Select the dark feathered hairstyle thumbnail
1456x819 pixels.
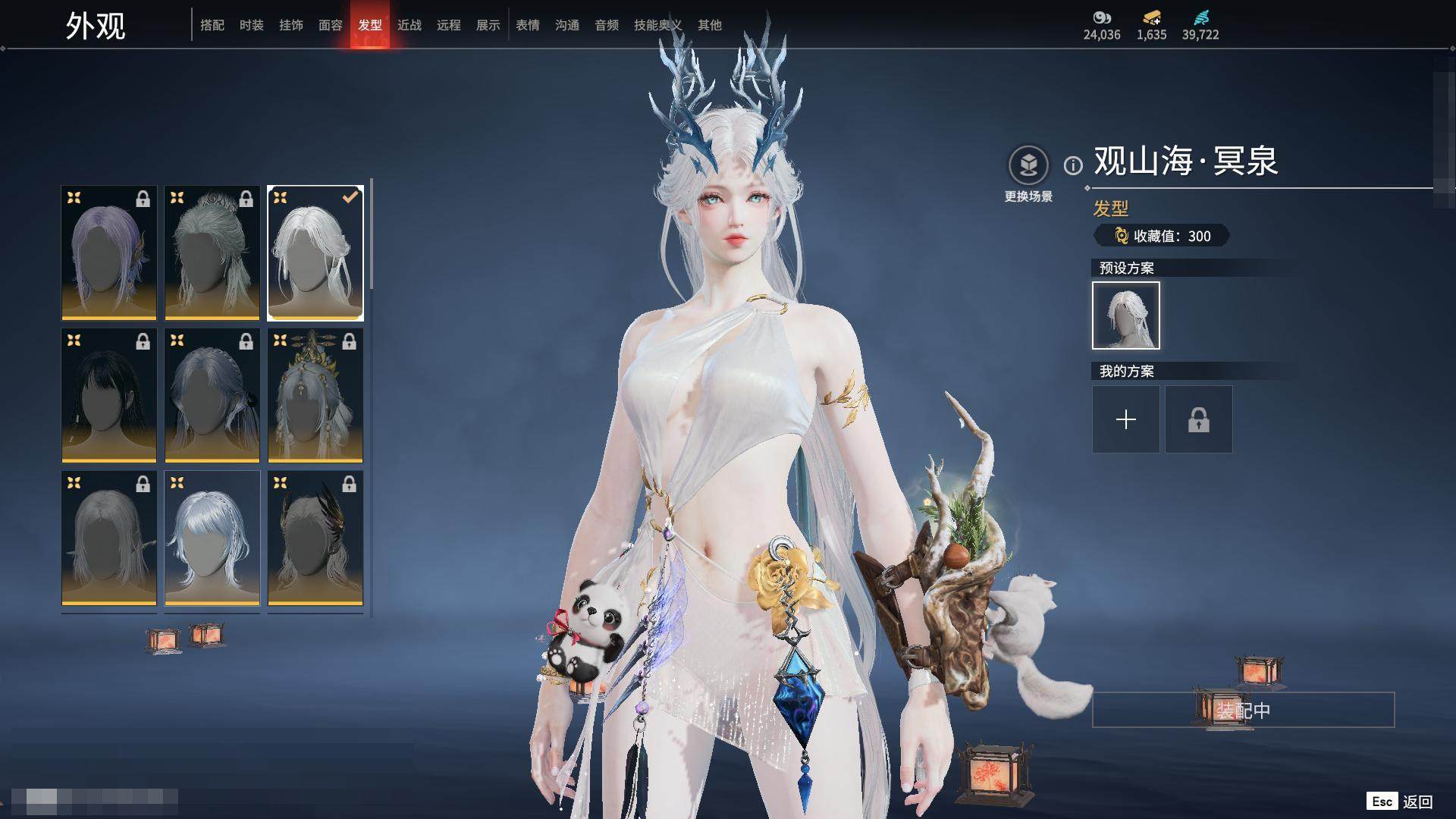(x=315, y=538)
